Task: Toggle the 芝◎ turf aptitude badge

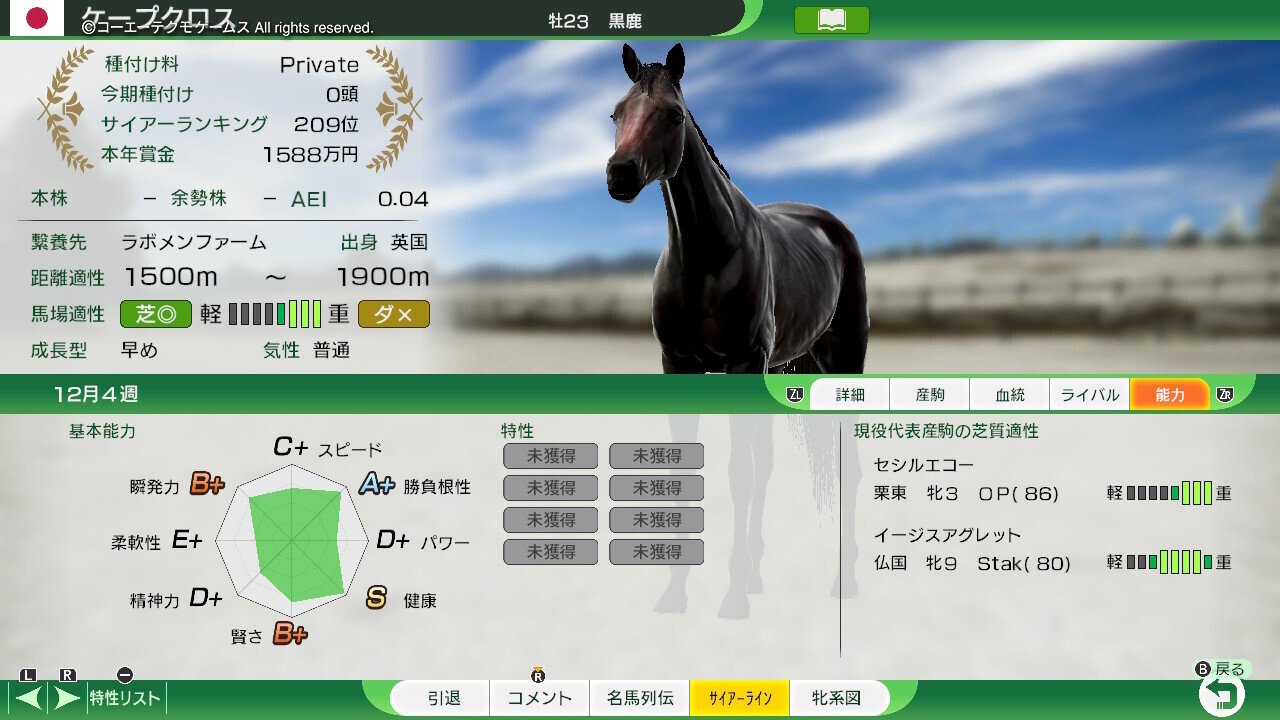Action: [x=156, y=313]
